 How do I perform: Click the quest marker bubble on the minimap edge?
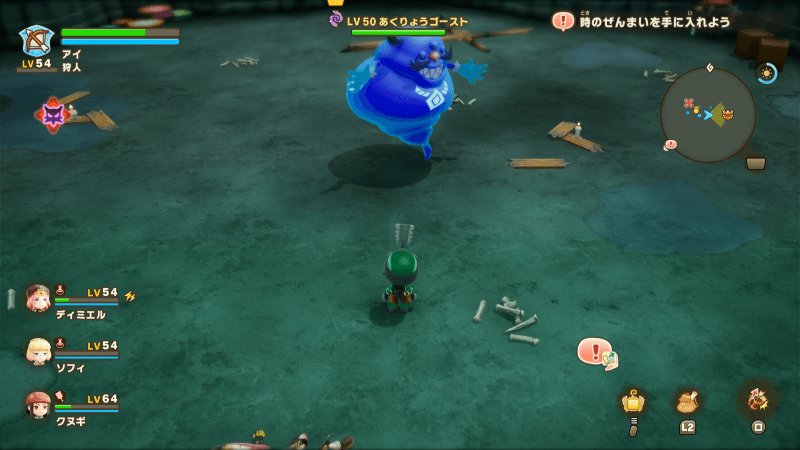[670, 145]
